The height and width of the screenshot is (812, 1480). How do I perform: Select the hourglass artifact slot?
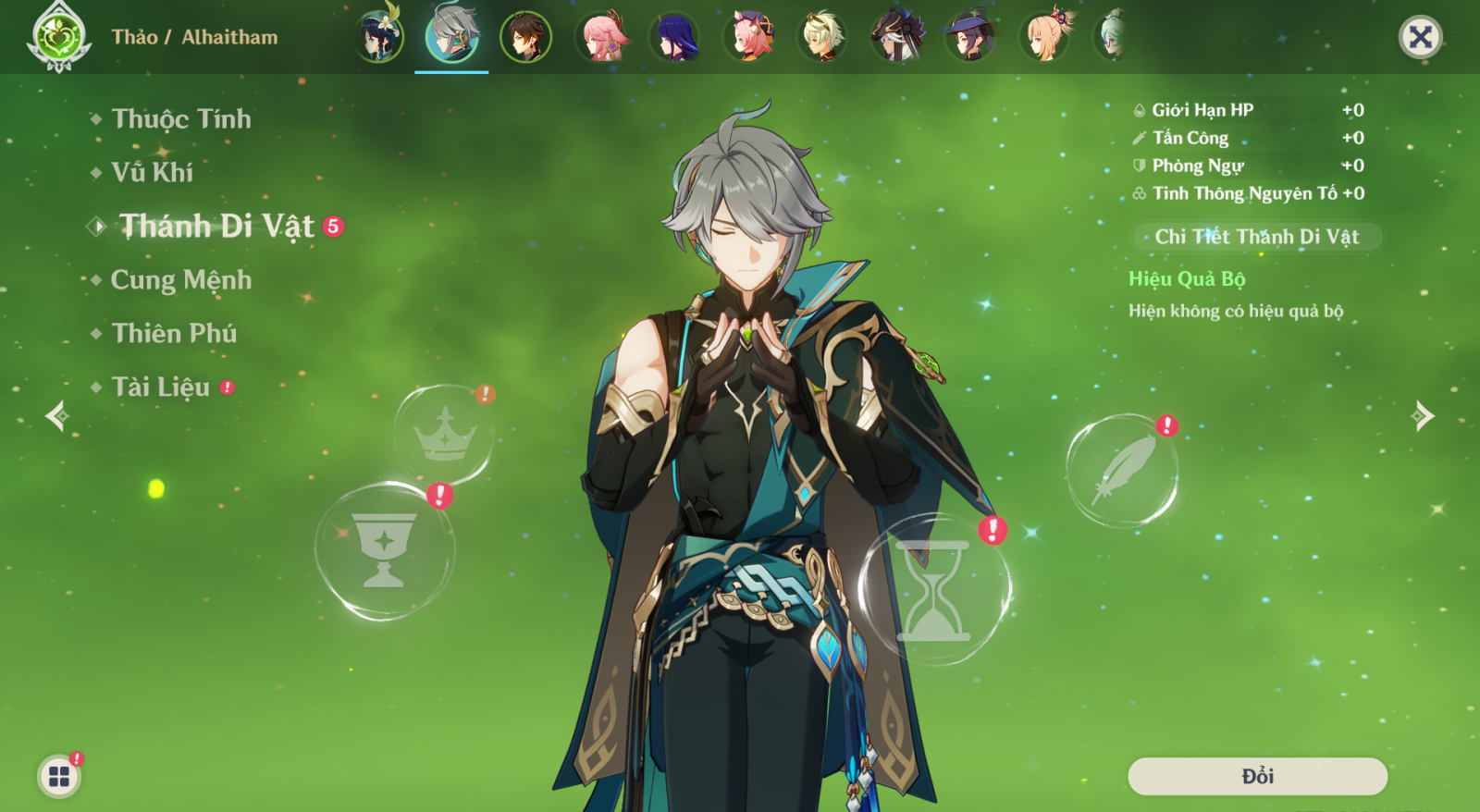(933, 590)
